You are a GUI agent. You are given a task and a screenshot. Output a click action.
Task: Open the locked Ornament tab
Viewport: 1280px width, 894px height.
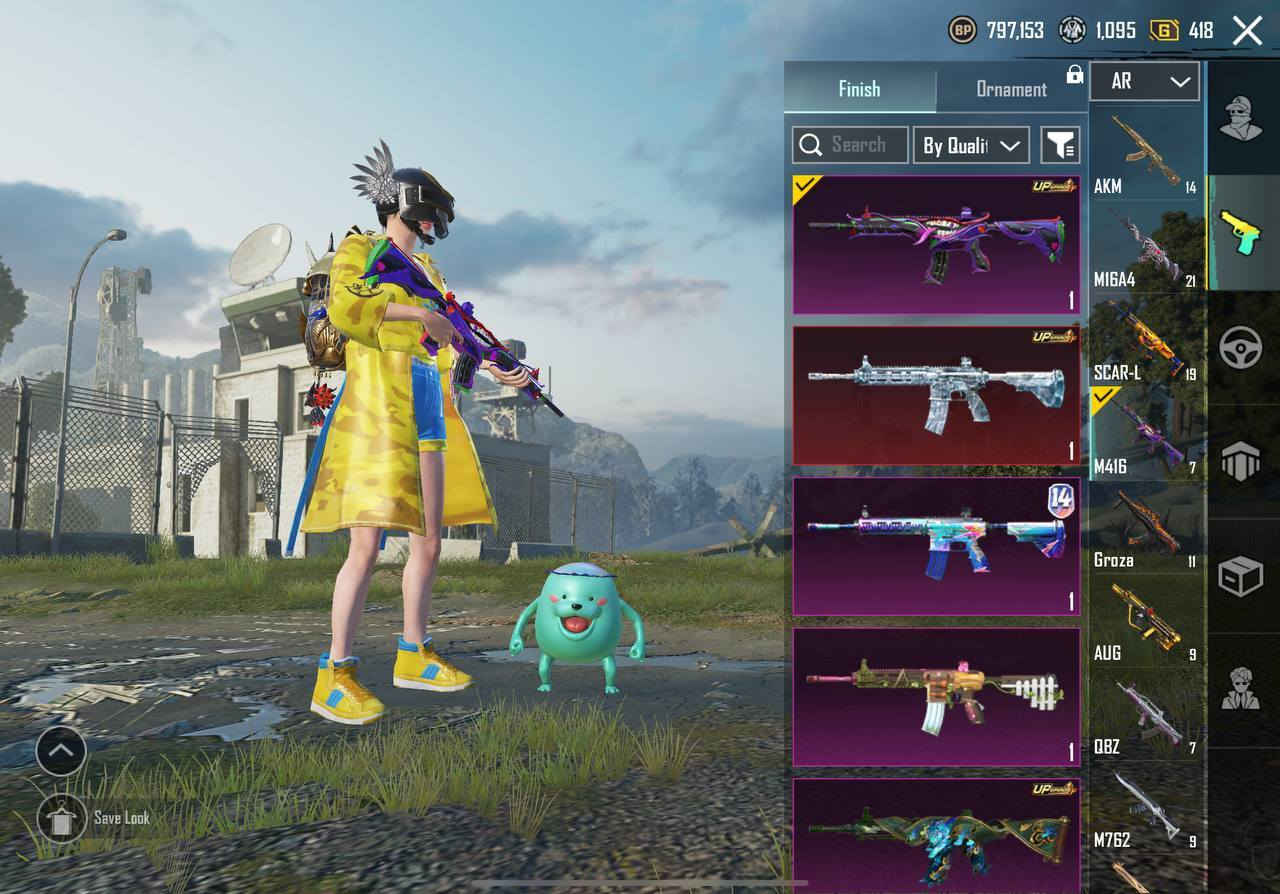click(1011, 89)
